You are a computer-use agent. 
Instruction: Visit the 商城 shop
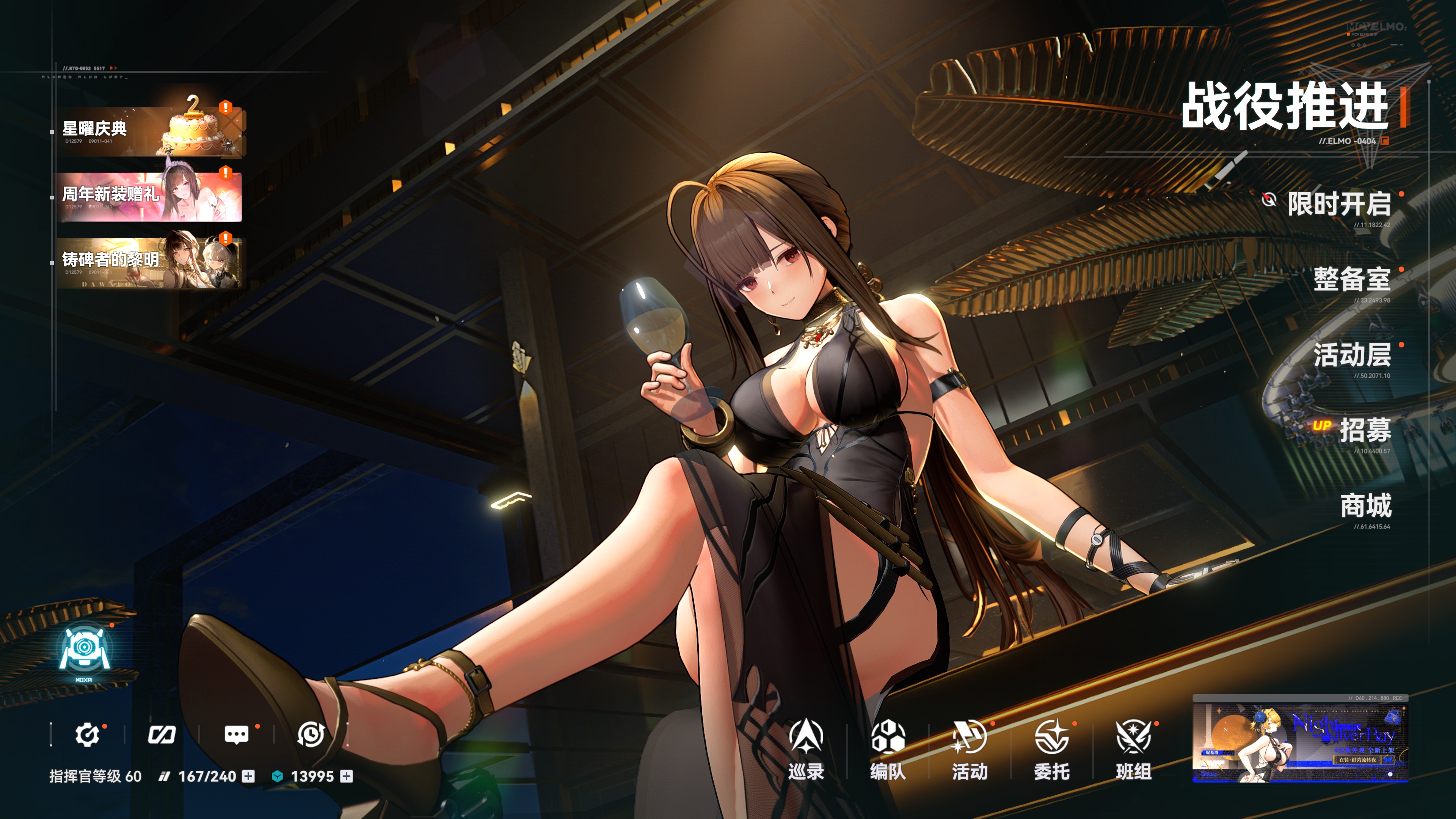coord(1365,506)
